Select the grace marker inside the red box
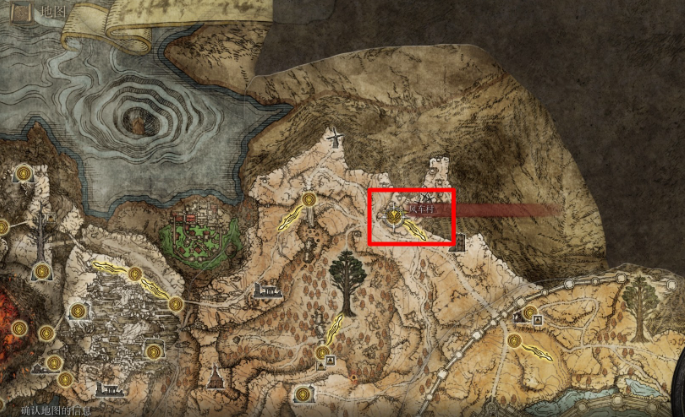Image resolution: width=685 pixels, height=417 pixels. (x=395, y=214)
